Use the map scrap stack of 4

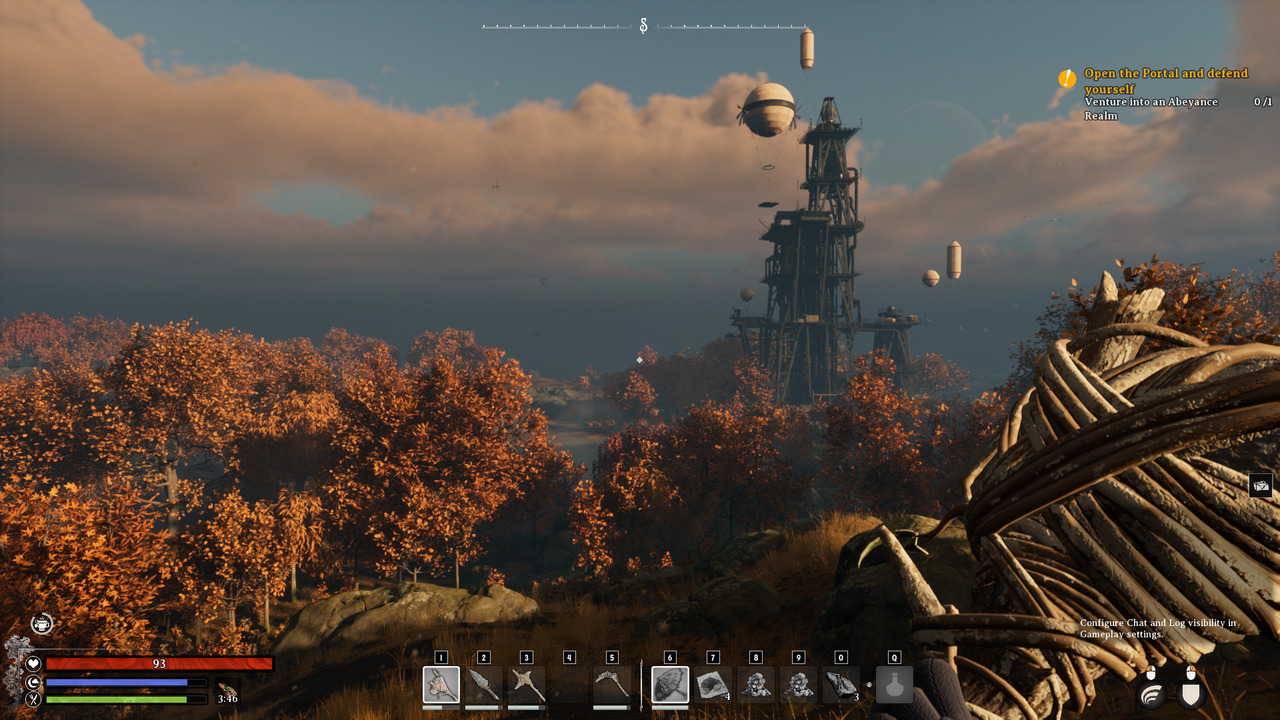(x=712, y=685)
